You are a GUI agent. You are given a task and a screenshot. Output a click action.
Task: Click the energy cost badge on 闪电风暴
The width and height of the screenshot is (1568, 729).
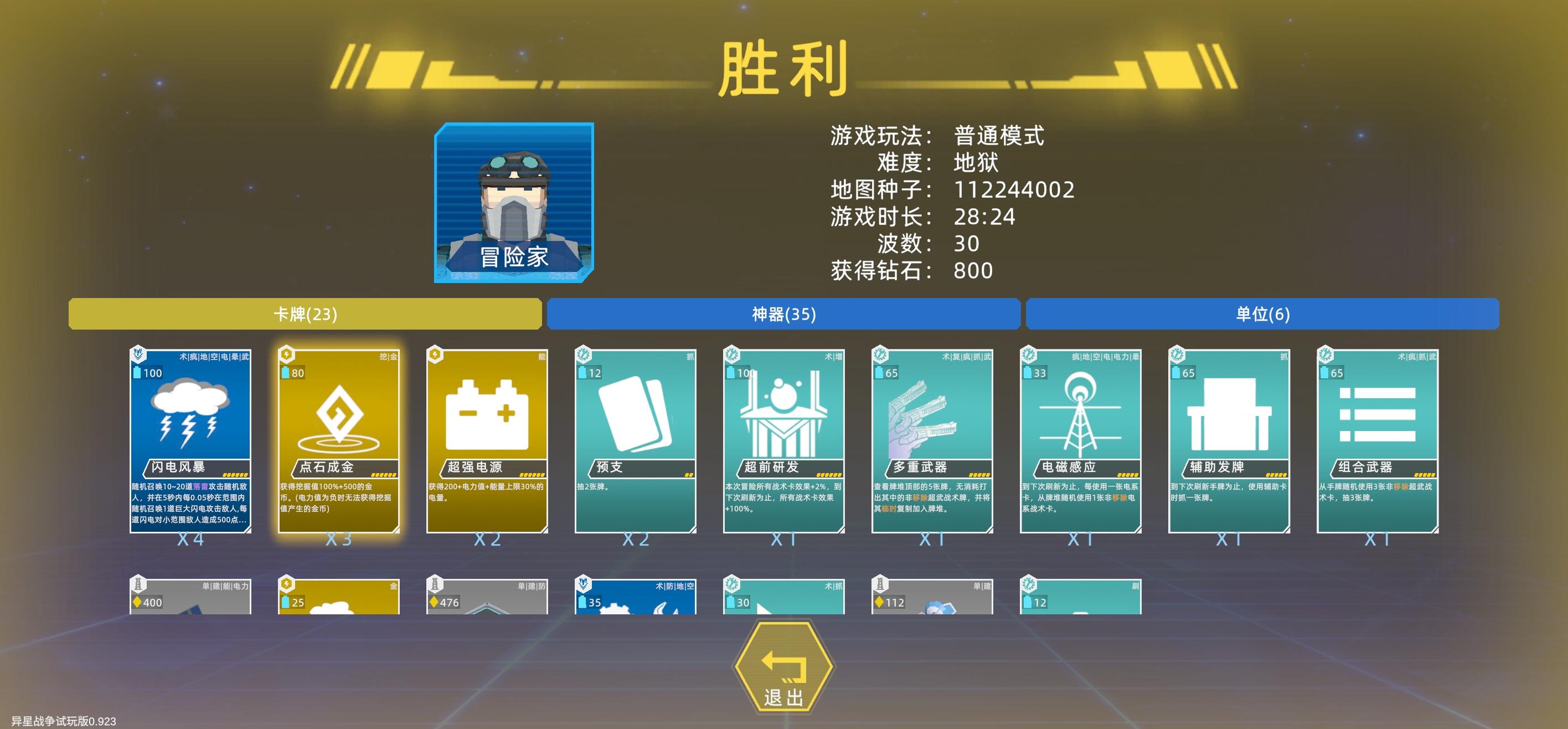click(x=148, y=373)
